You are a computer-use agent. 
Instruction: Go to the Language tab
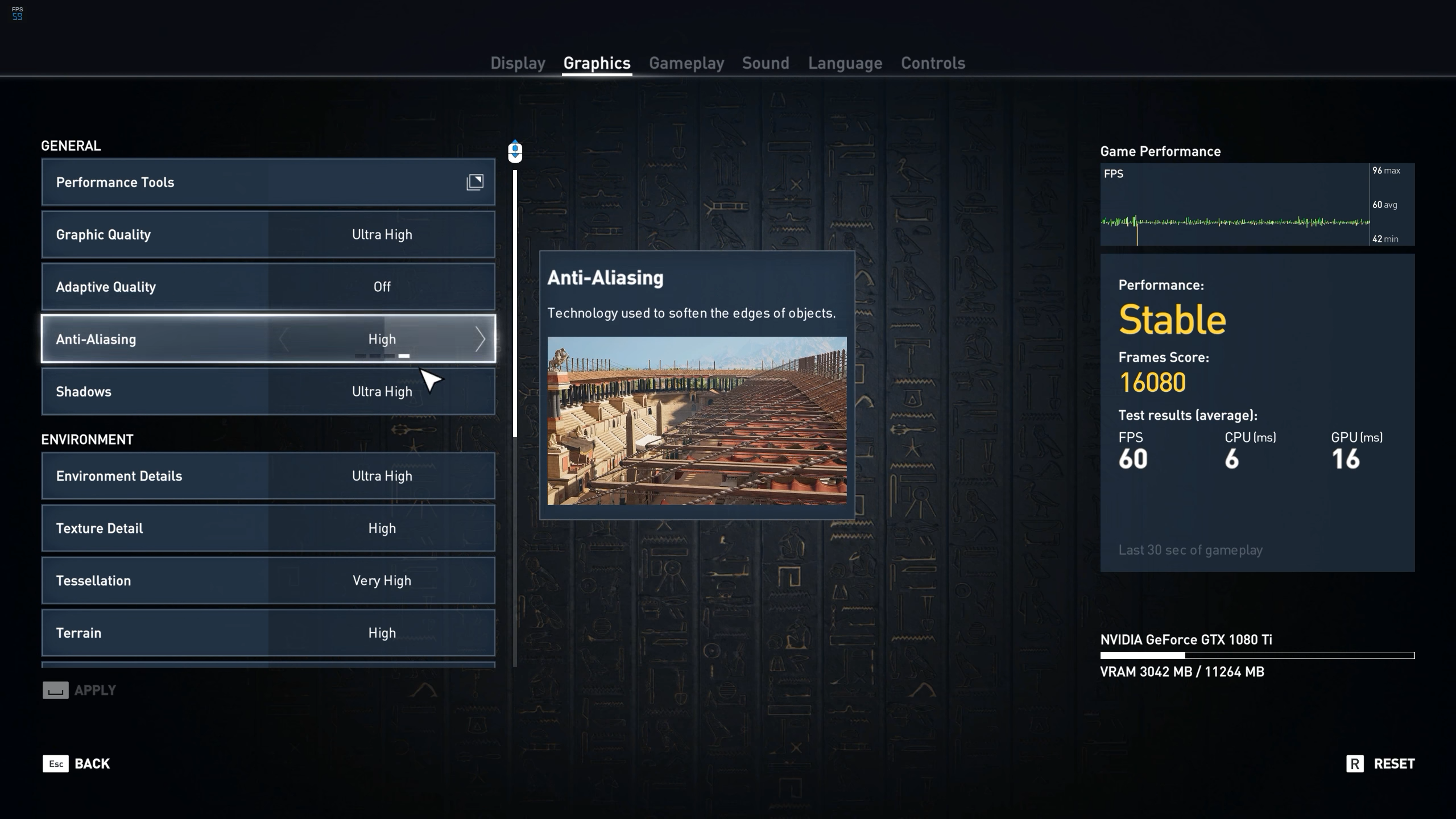(845, 63)
